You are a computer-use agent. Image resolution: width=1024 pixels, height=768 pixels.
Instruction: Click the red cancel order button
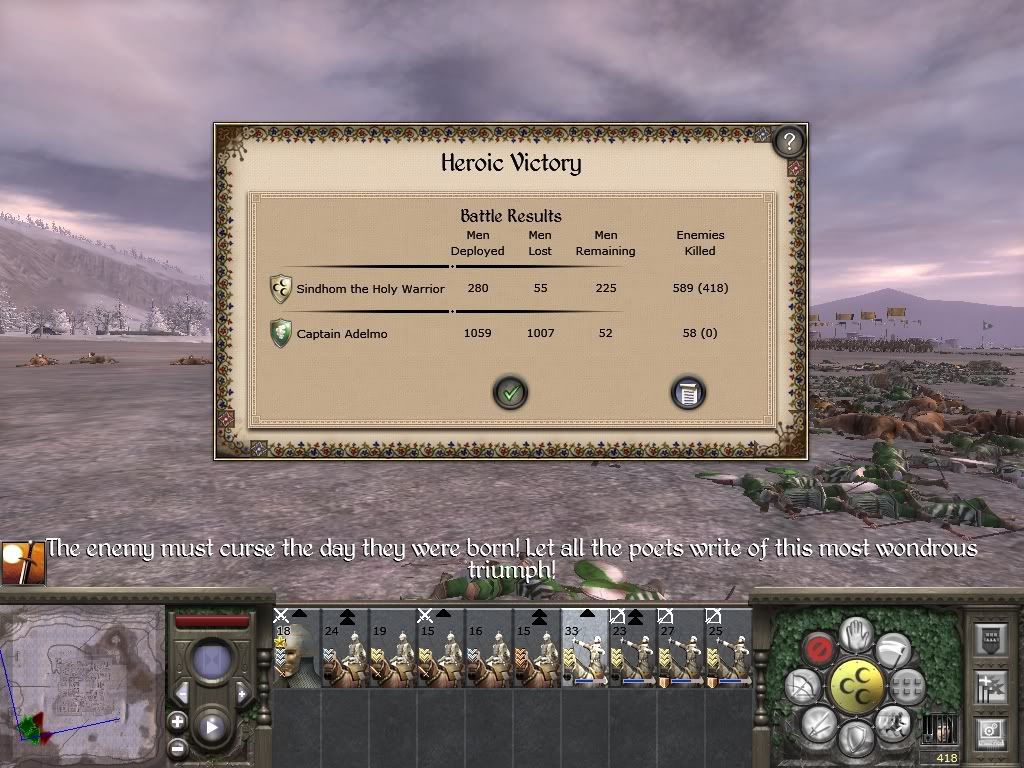click(820, 650)
